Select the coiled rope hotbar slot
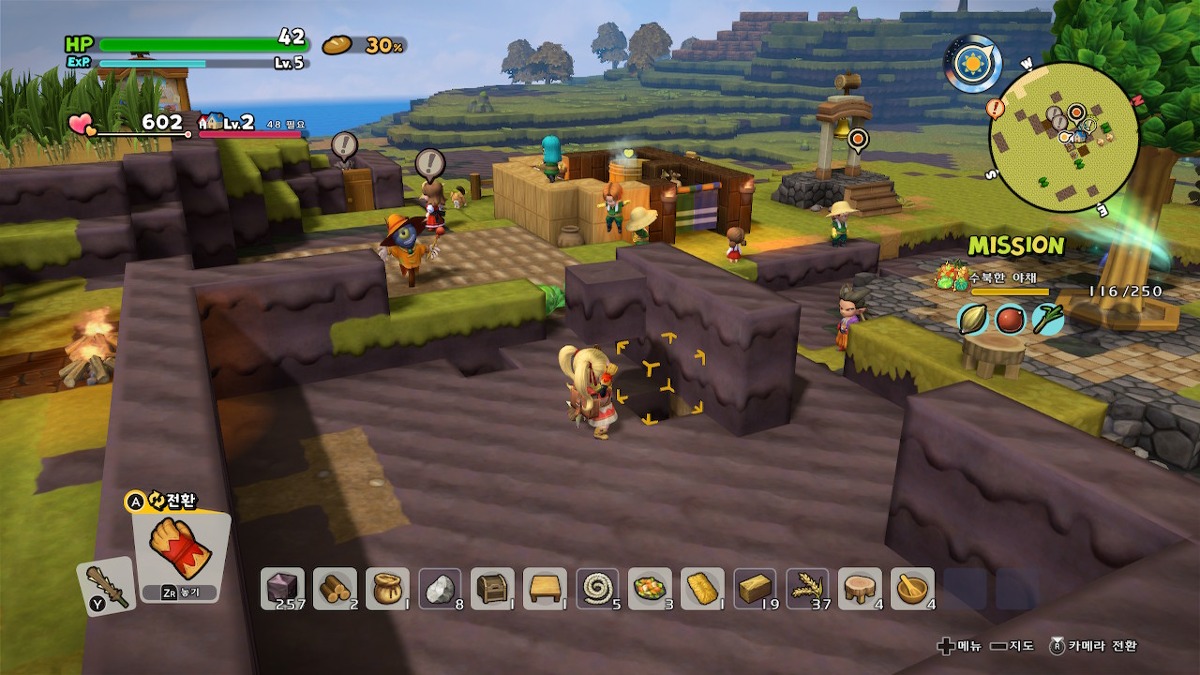The image size is (1200, 675). (597, 588)
